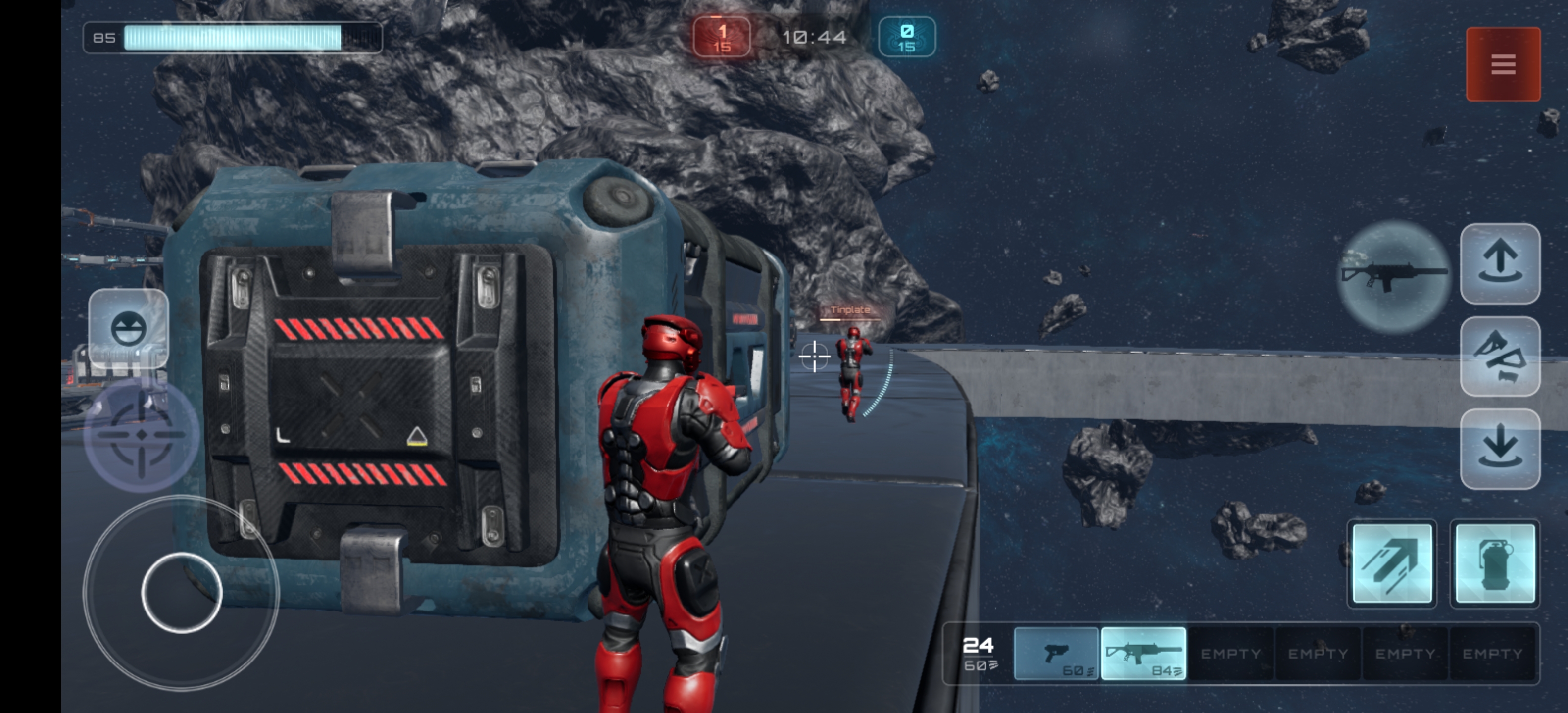Image resolution: width=1568 pixels, height=713 pixels.
Task: Tap the downward arrow crouch button
Action: pos(1500,449)
